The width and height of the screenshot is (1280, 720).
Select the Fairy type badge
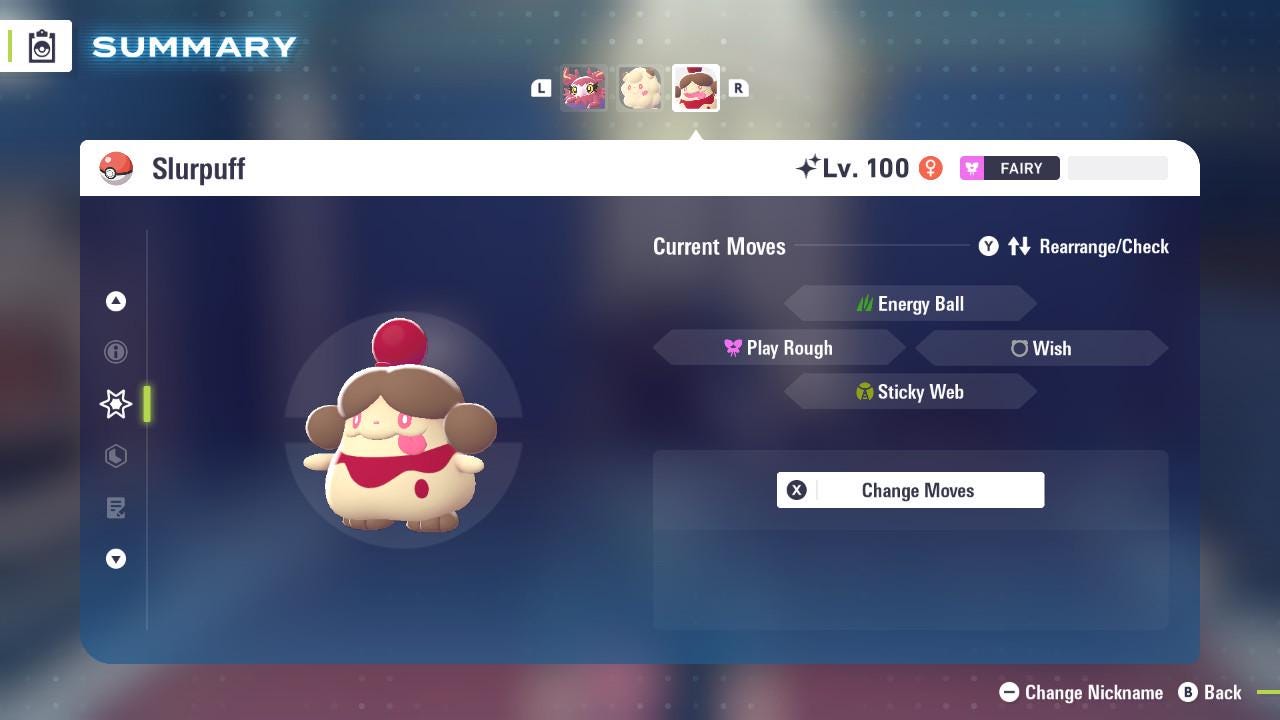[x=1009, y=168]
